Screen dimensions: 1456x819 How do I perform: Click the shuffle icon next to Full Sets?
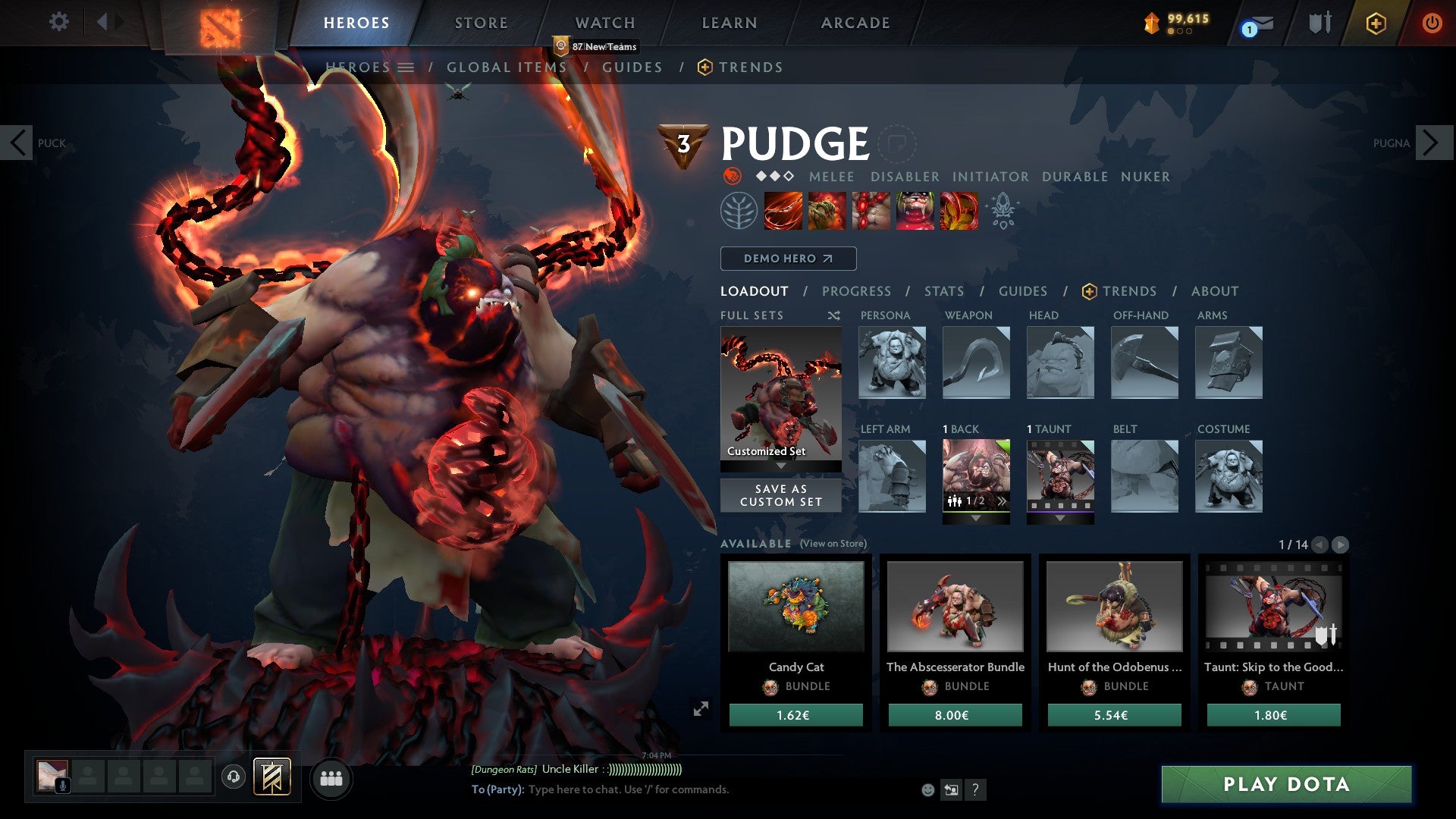tap(833, 315)
